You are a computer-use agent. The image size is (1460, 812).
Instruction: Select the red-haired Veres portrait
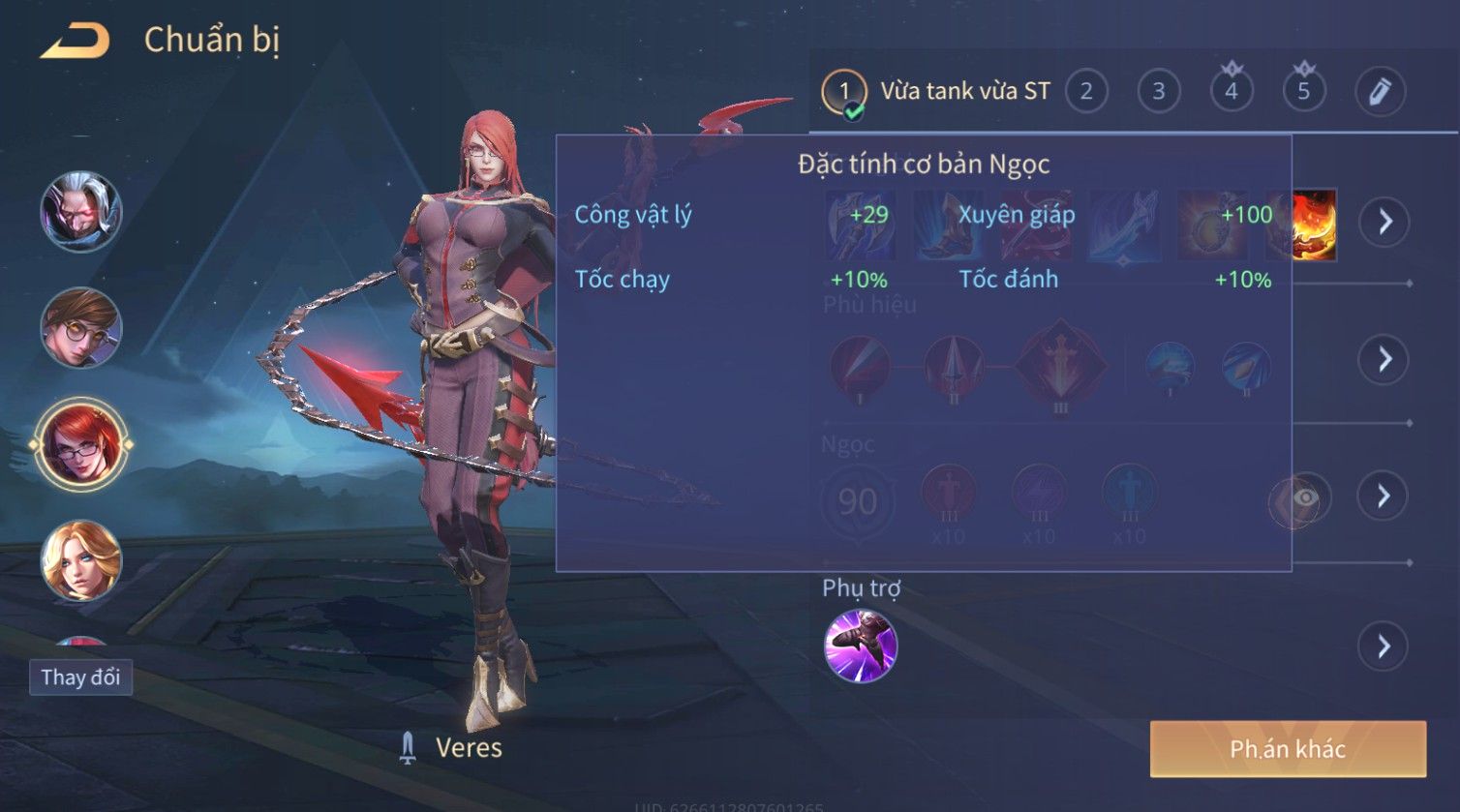pyautogui.click(x=80, y=444)
